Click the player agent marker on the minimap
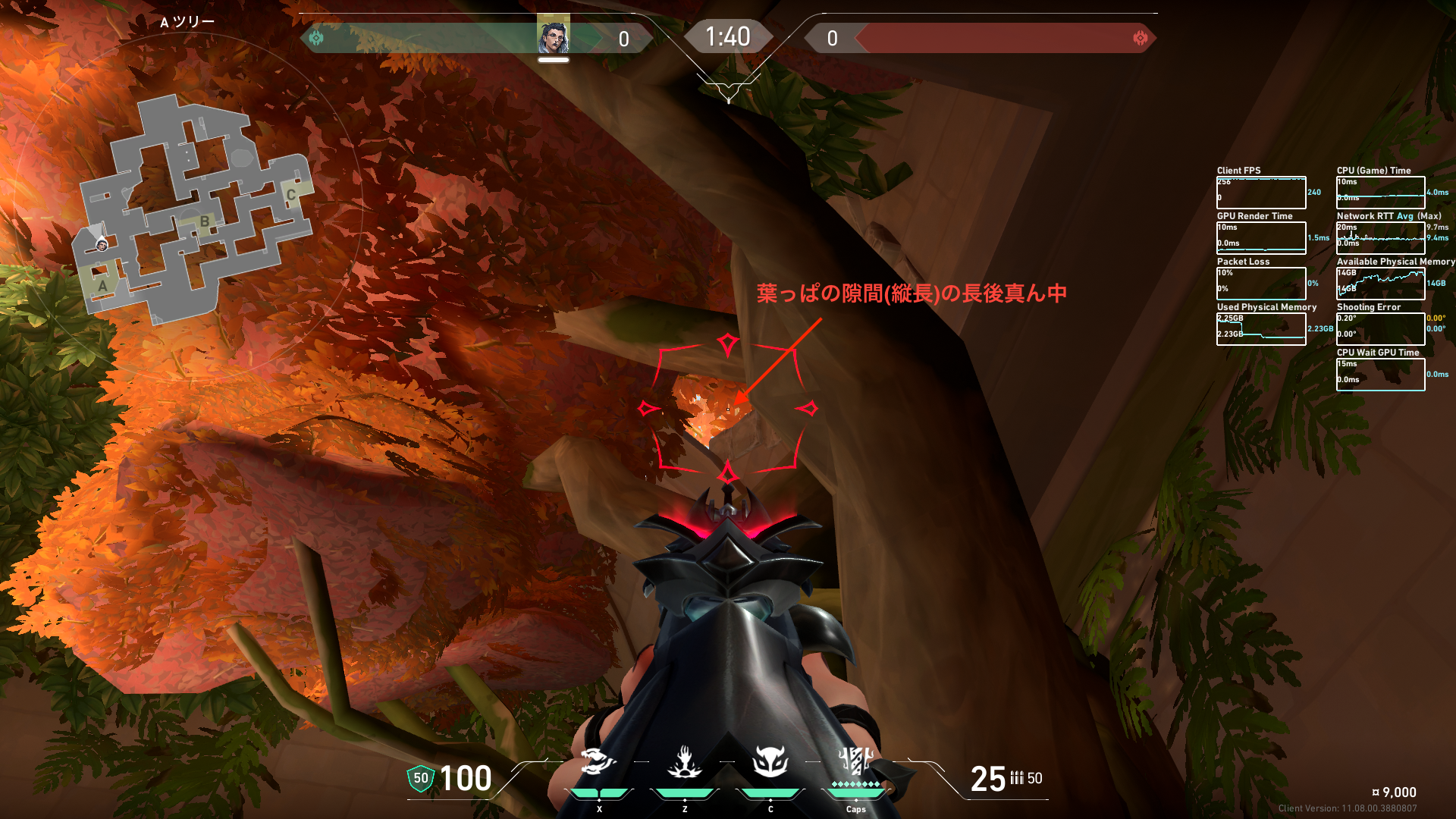The height and width of the screenshot is (819, 1456). click(x=101, y=244)
